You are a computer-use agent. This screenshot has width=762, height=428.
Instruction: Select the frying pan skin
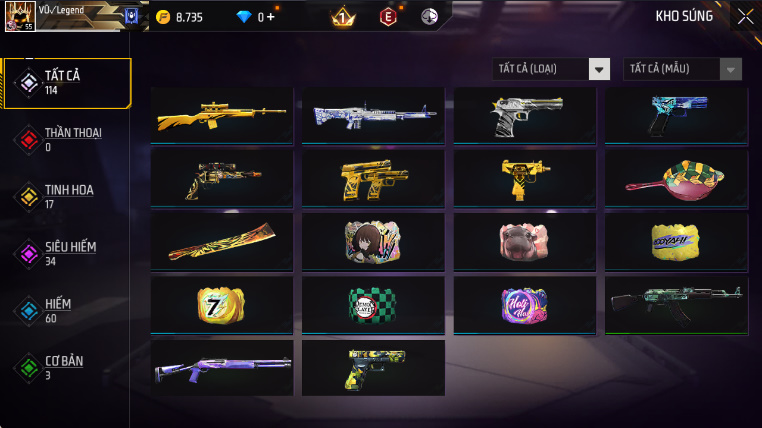point(676,179)
